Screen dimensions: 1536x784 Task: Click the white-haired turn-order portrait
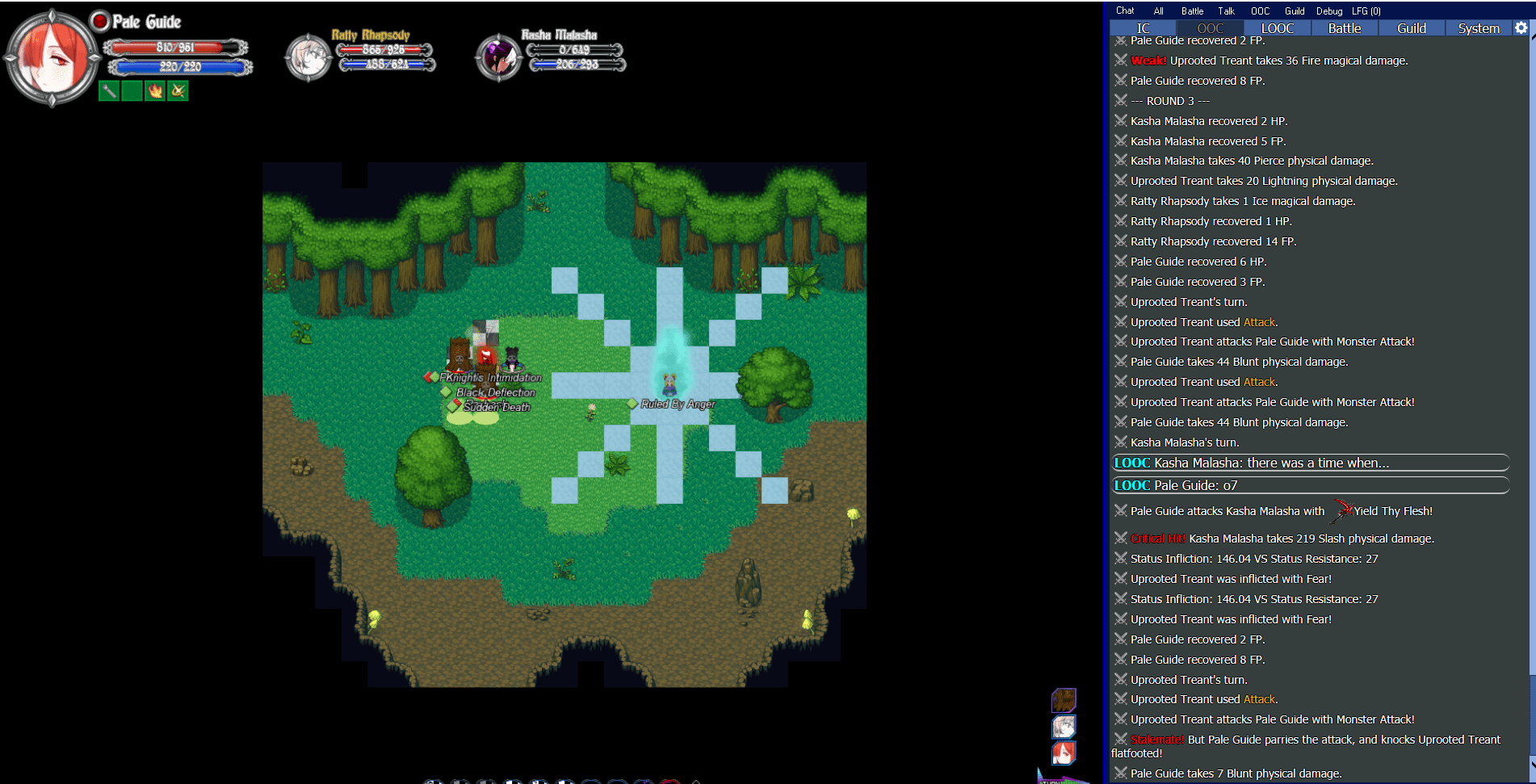[1064, 727]
